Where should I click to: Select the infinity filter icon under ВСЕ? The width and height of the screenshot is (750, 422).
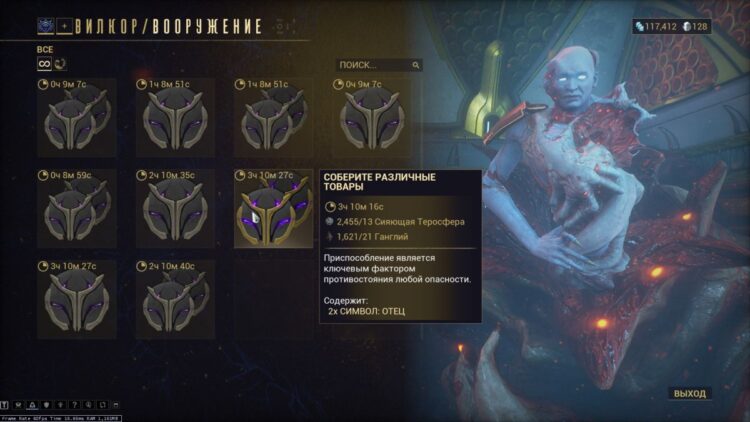43,64
